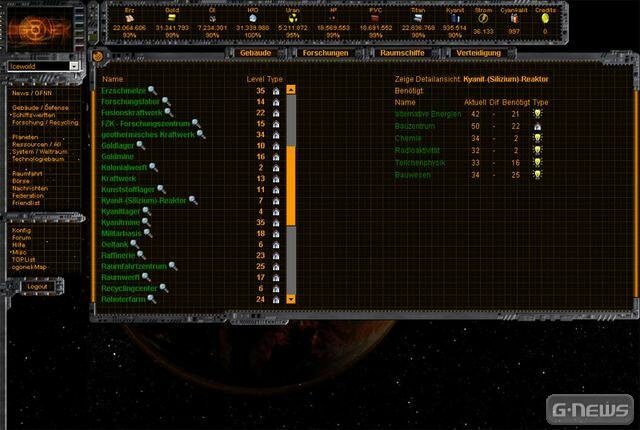Click the magnifier next to Raumfahrtzentrum
640x430 pixels.
172,266
